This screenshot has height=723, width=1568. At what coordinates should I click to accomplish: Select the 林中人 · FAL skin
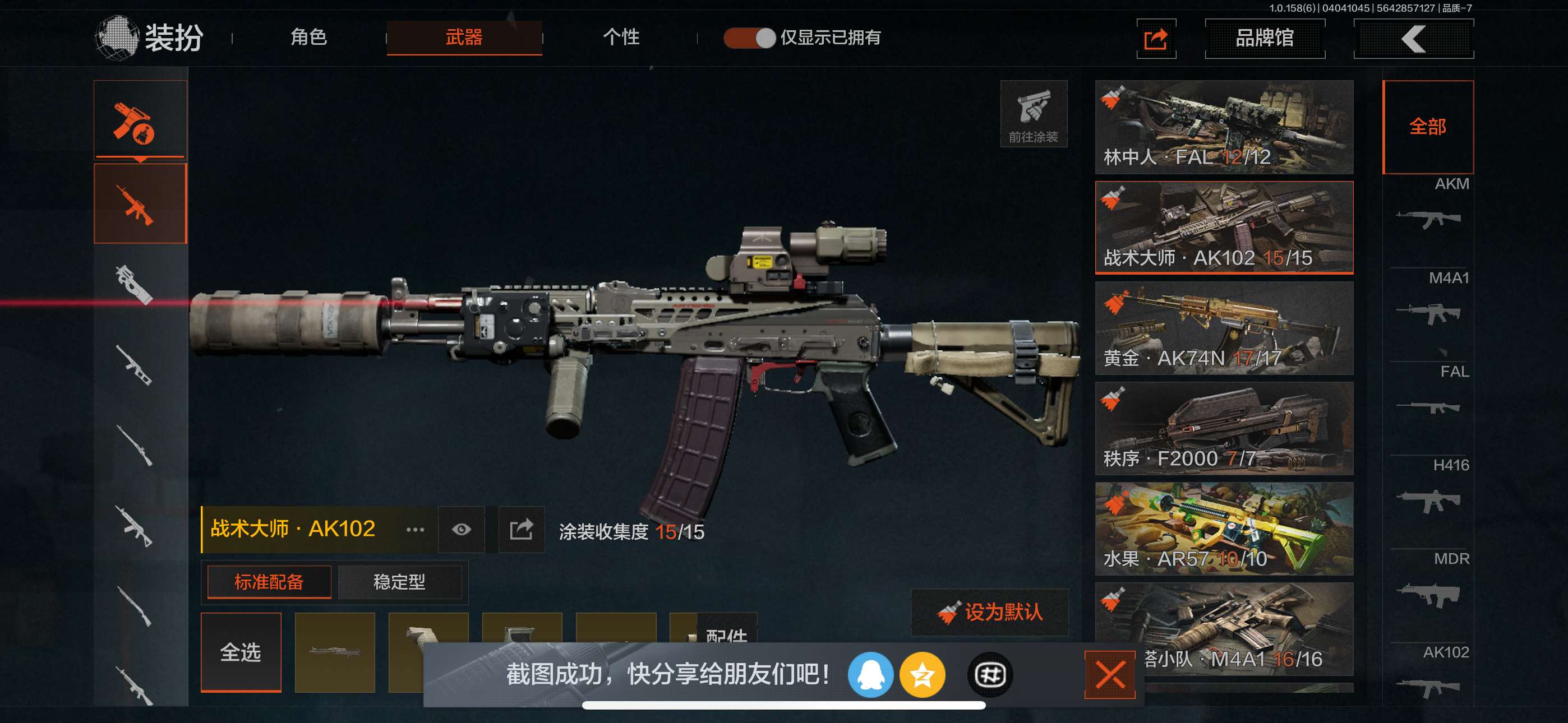pos(1224,127)
